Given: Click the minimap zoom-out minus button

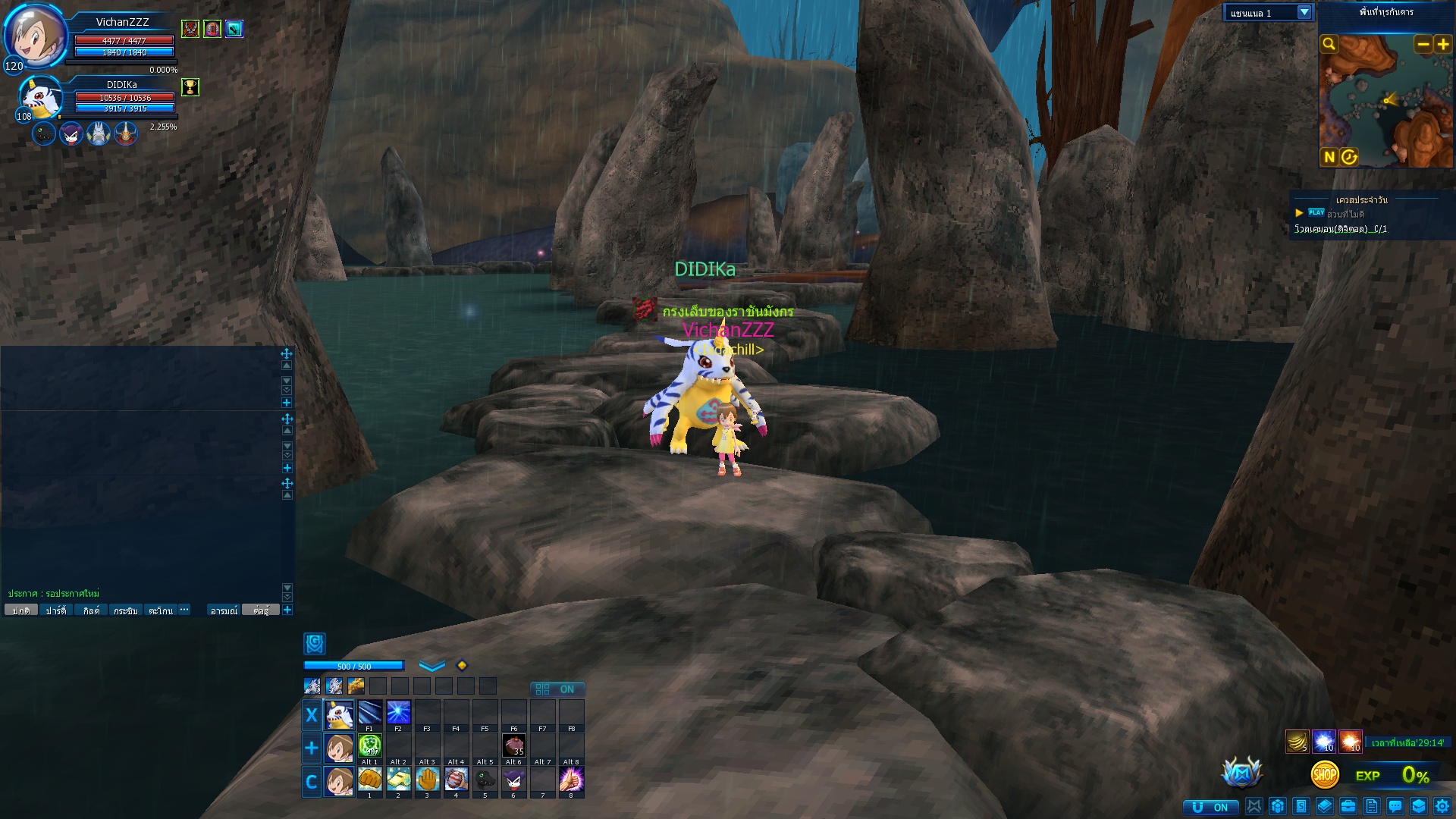Looking at the screenshot, I should pos(1423,44).
